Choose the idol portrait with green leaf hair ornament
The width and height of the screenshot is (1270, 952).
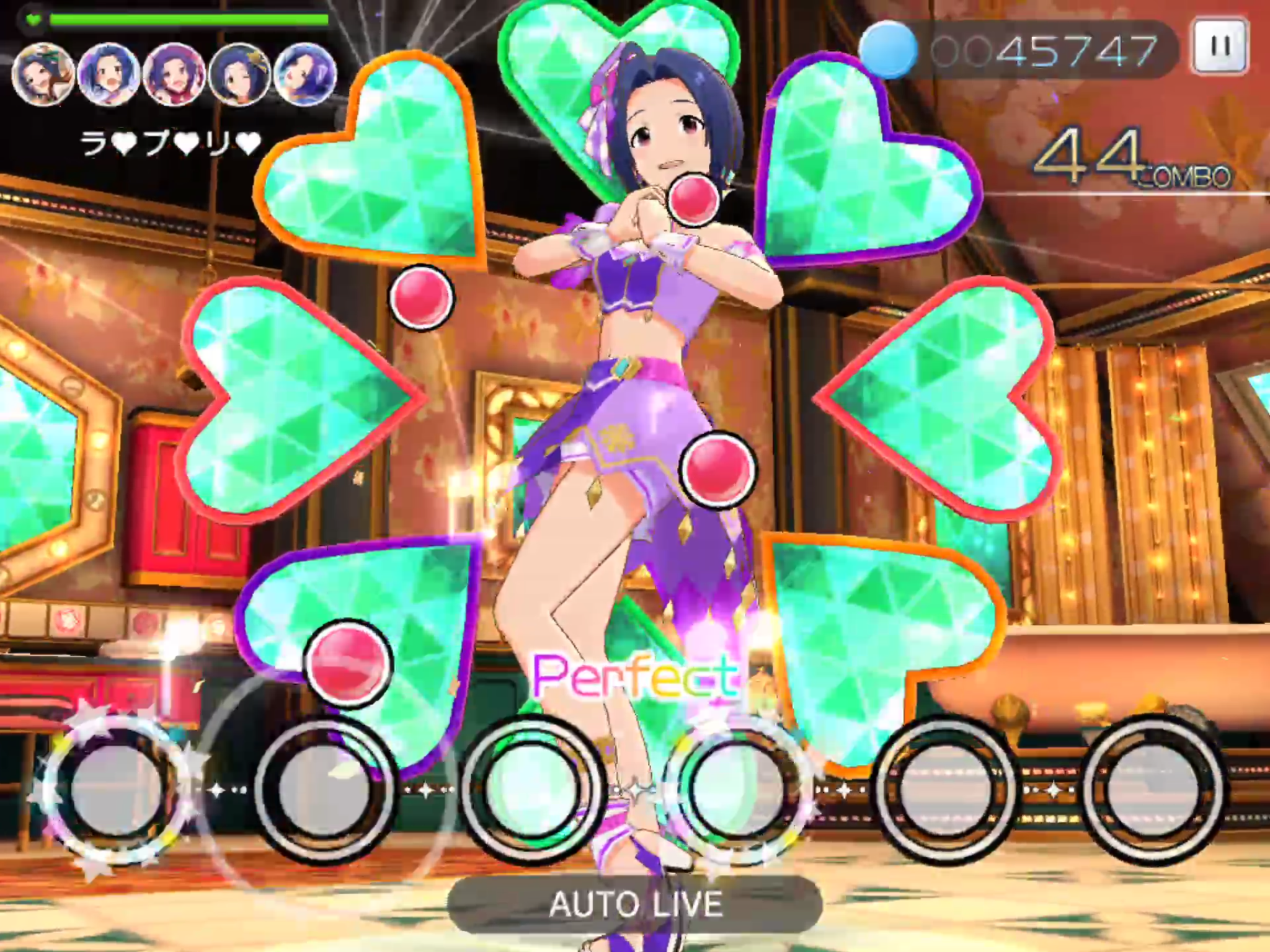(43, 74)
